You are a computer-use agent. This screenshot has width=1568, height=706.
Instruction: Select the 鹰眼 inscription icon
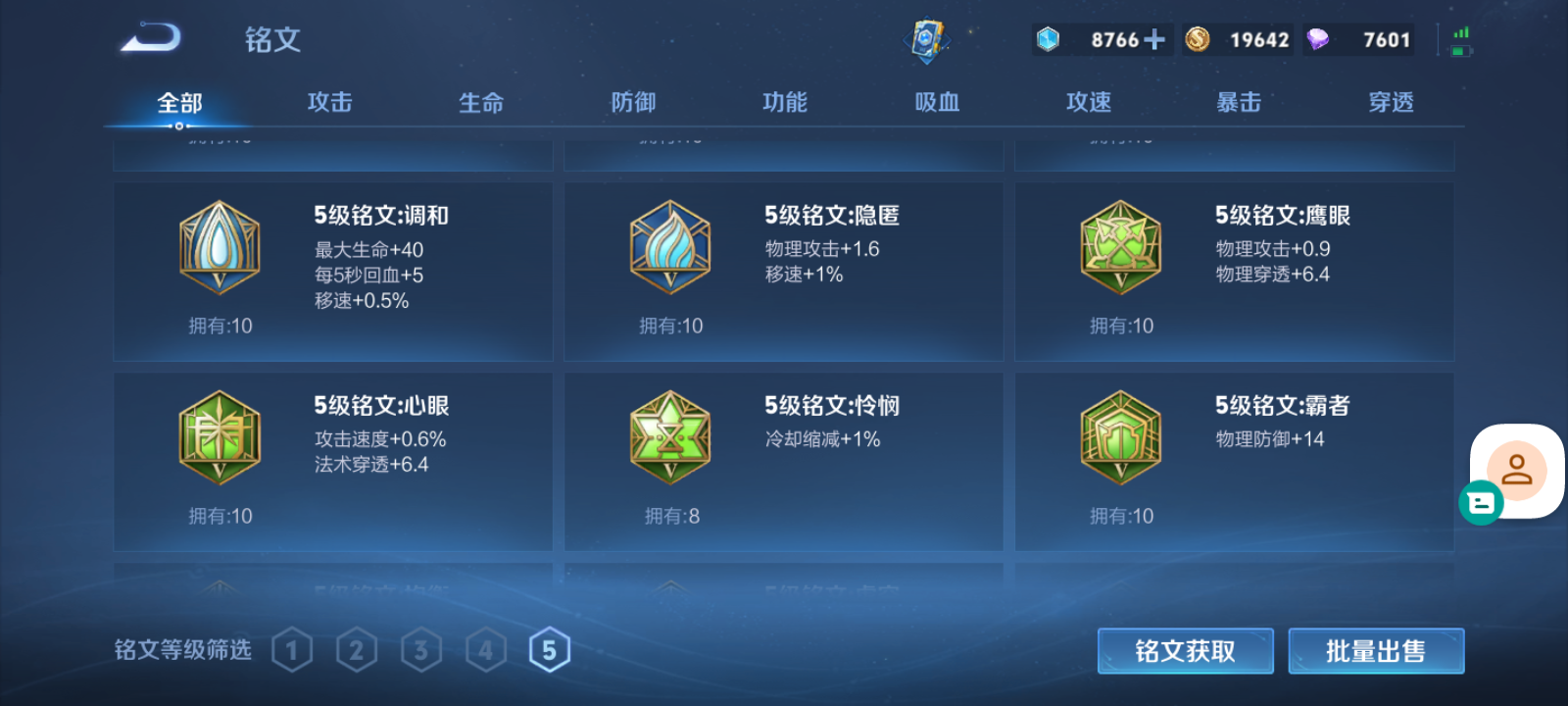[x=1120, y=246]
